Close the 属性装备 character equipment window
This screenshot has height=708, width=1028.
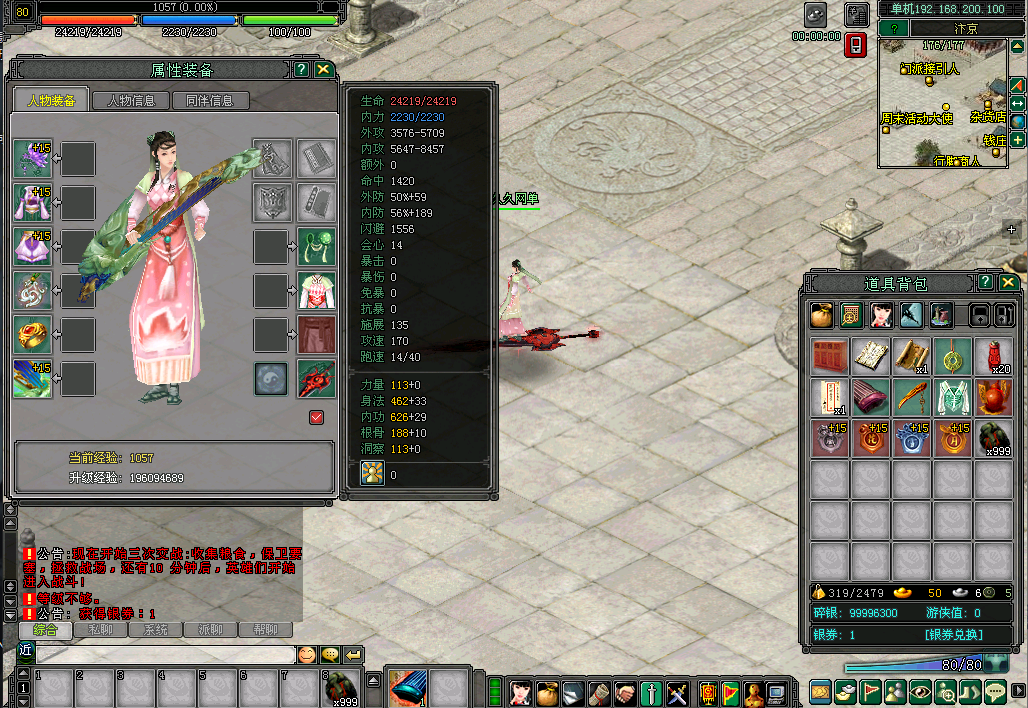(323, 69)
